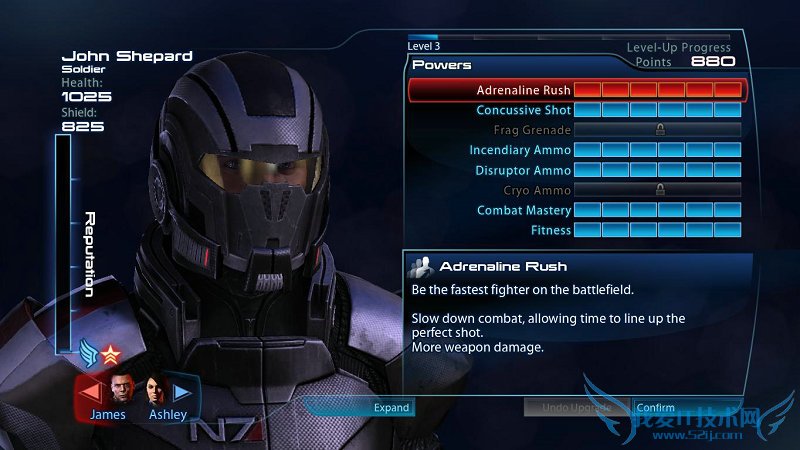The width and height of the screenshot is (800, 450).
Task: Click the left red squad arrow
Action: click(90, 391)
